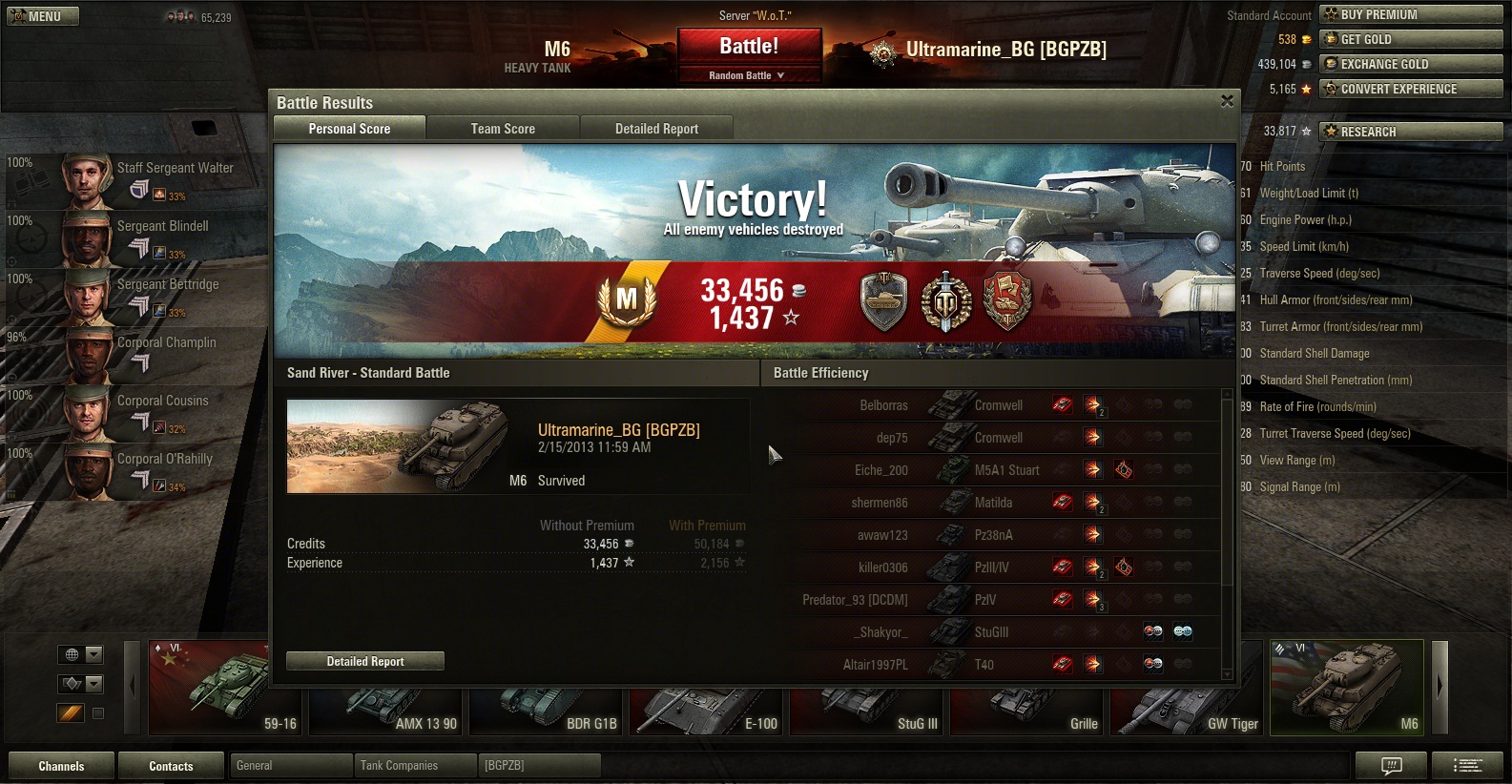1512x784 pixels.
Task: Open Convert Experience
Action: tap(1411, 89)
